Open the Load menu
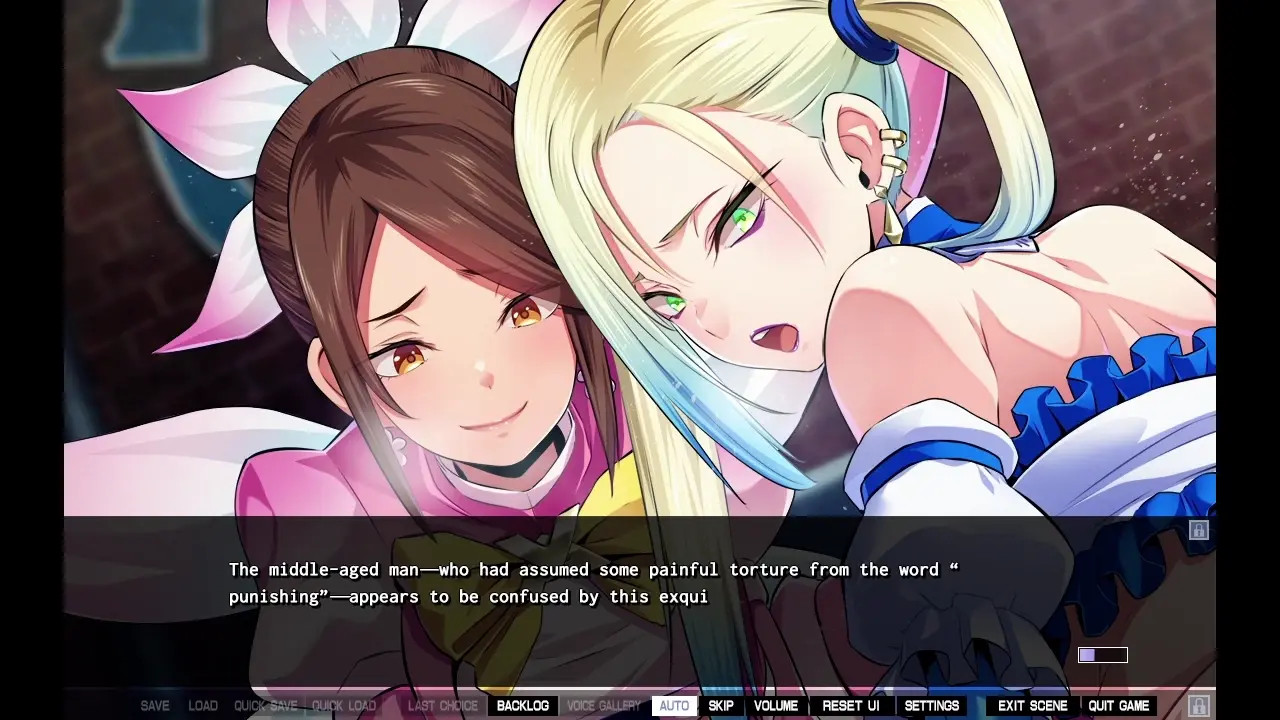 point(203,706)
